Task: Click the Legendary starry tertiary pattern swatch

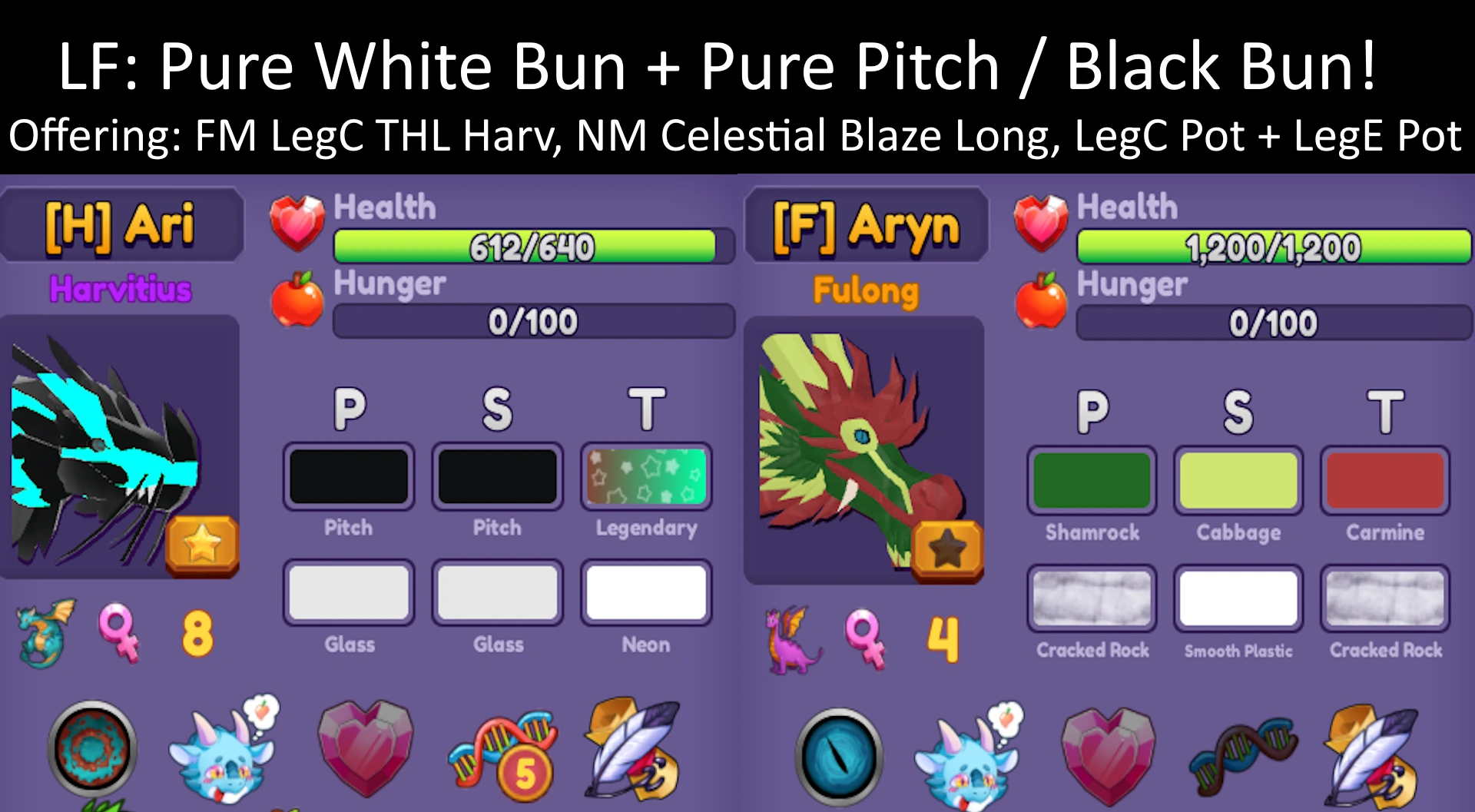Action: pyautogui.click(x=646, y=476)
